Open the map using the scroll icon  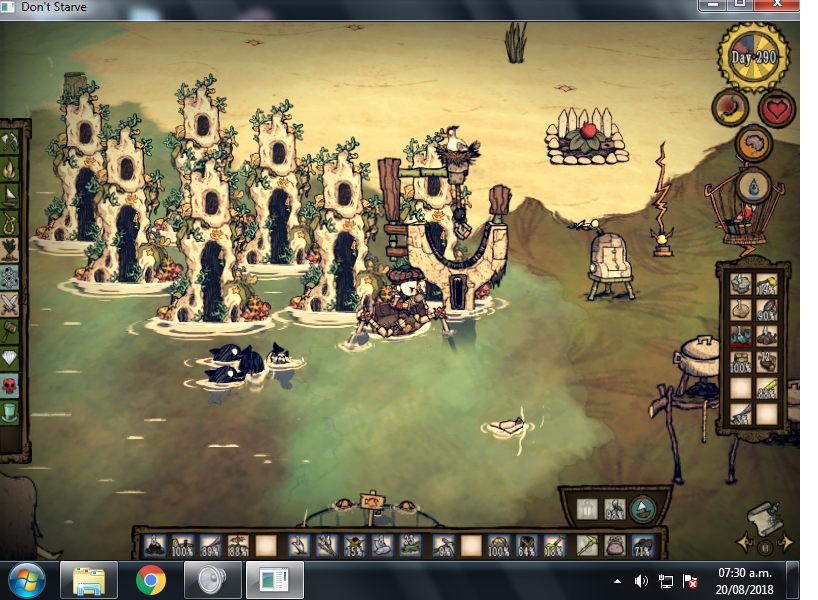pyautogui.click(x=766, y=517)
